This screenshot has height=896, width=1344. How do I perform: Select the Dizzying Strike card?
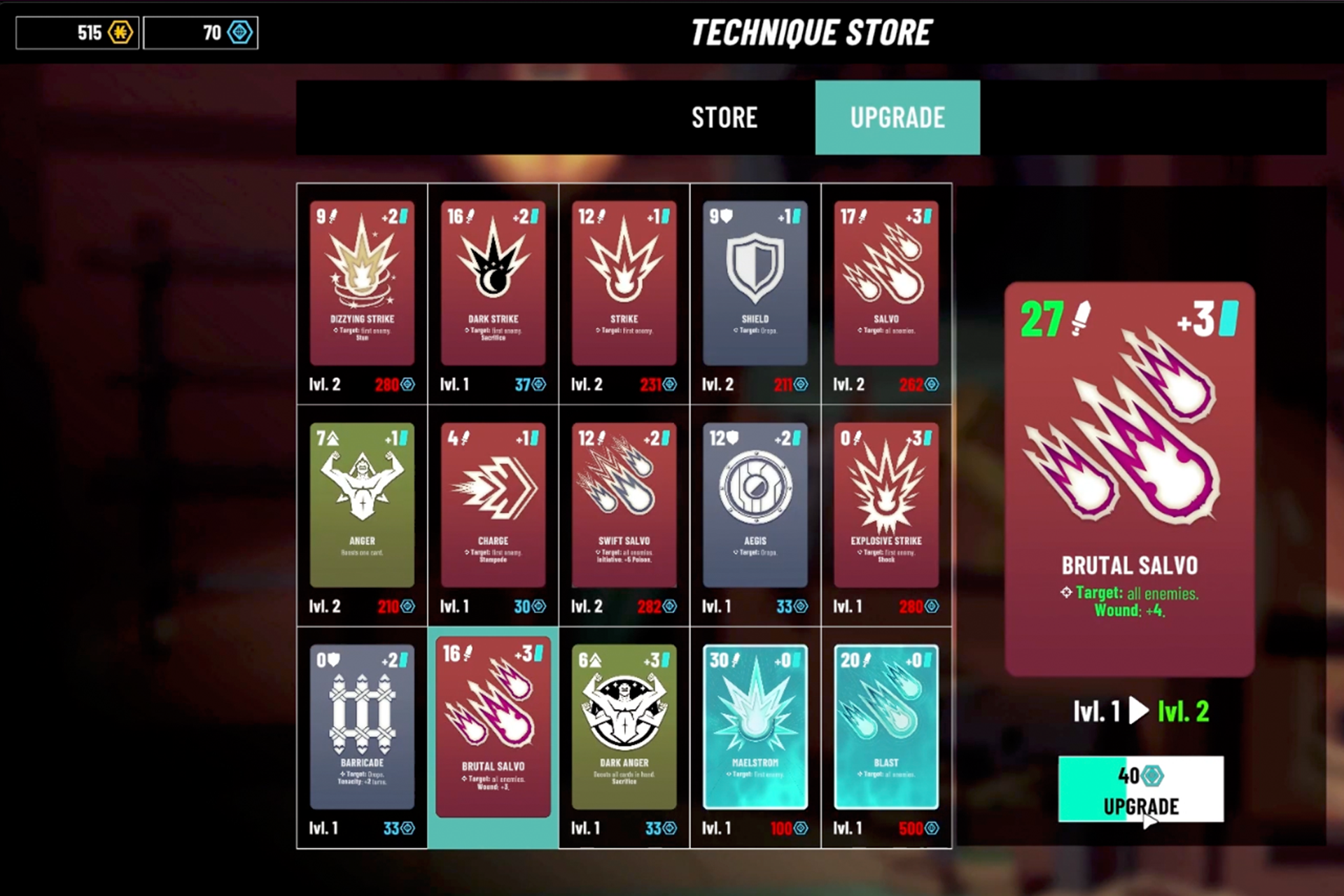(362, 283)
